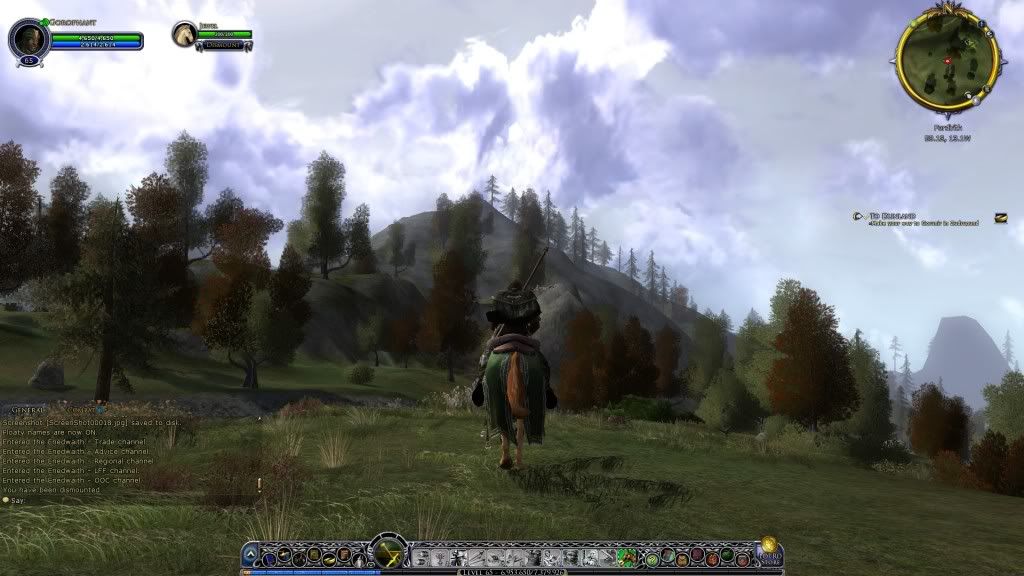Screen dimensions: 1024x576
Task: Select the player character portrait
Action: [x=27, y=38]
